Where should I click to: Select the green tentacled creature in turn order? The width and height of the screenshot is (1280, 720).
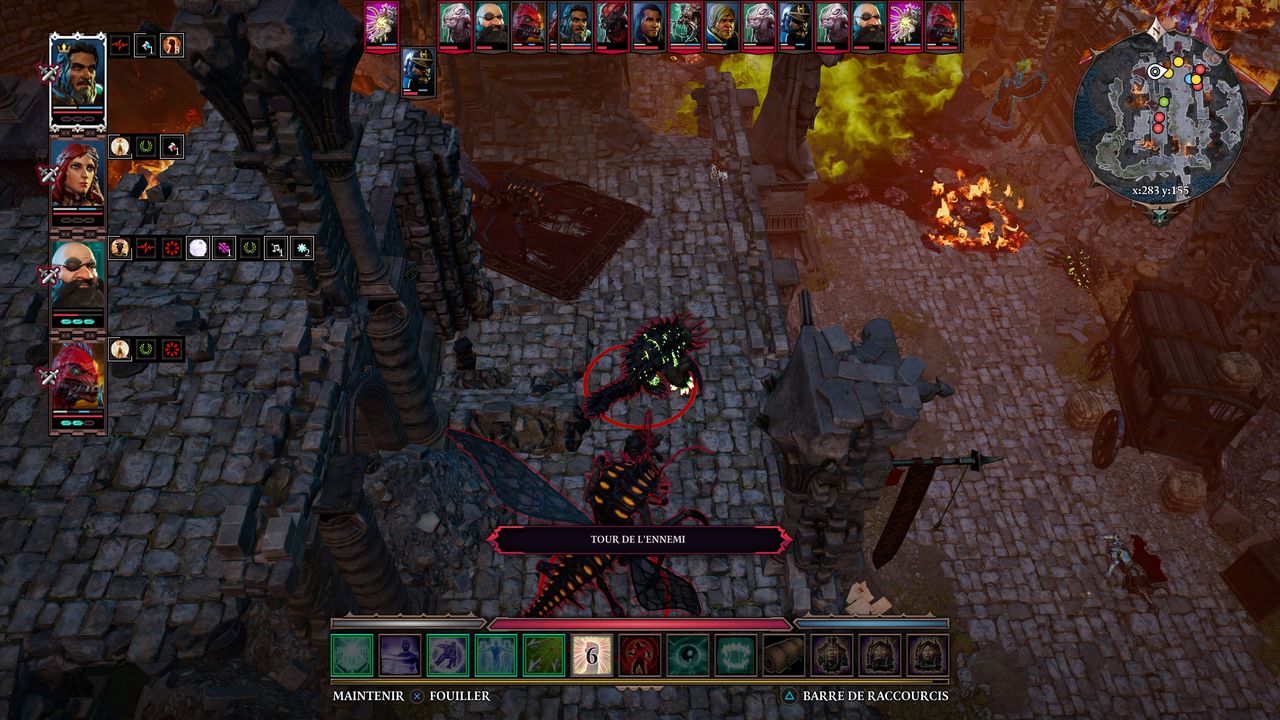click(686, 25)
